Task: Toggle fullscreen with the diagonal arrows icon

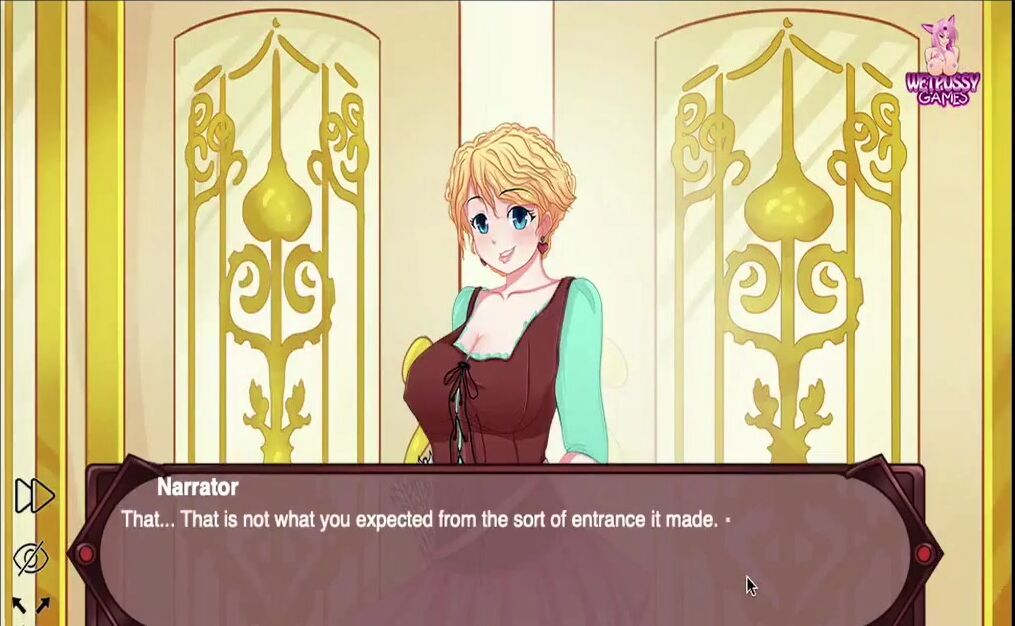Action: point(31,605)
